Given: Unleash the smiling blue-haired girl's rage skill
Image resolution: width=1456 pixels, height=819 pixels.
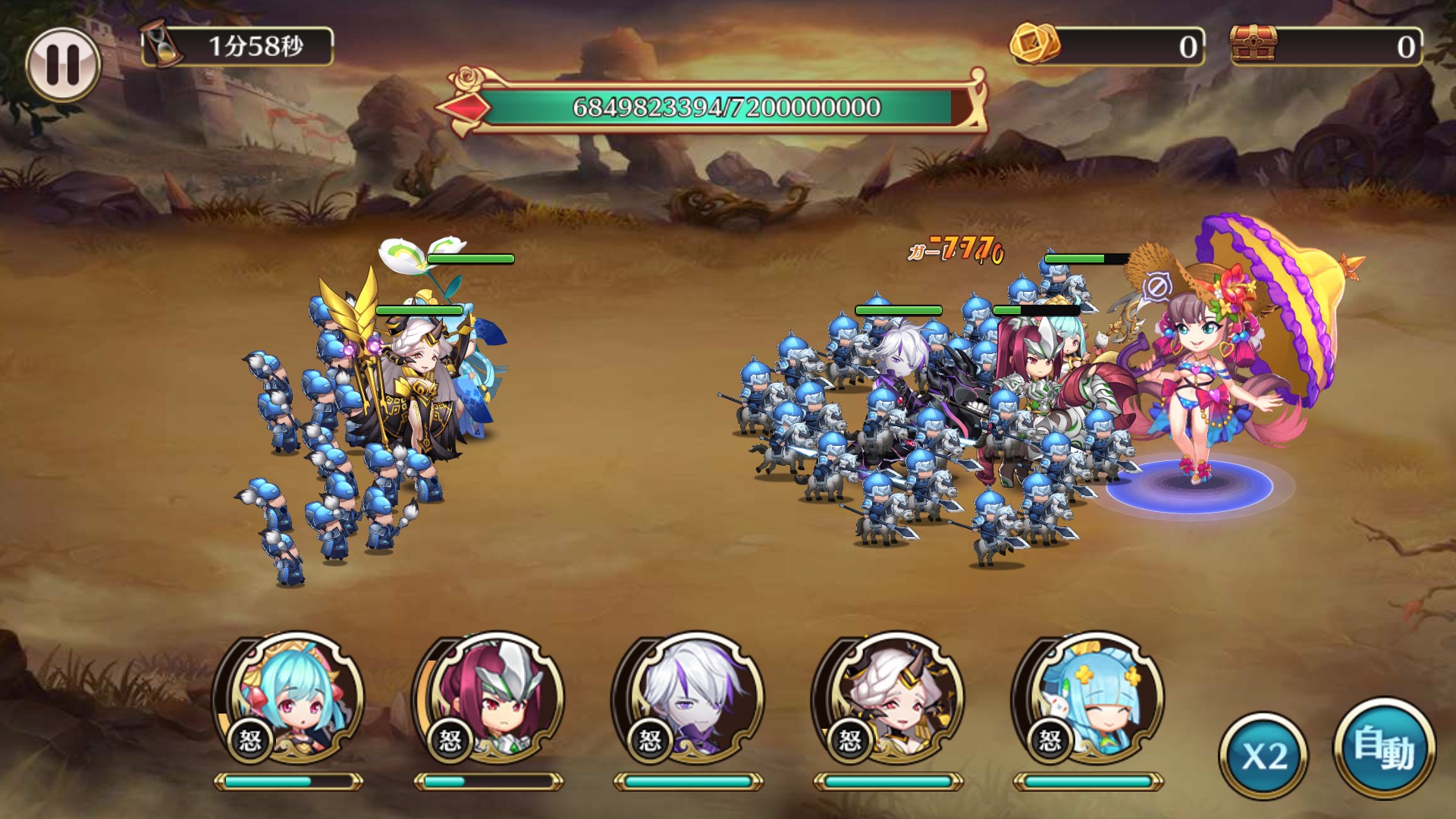Looking at the screenshot, I should [1089, 701].
